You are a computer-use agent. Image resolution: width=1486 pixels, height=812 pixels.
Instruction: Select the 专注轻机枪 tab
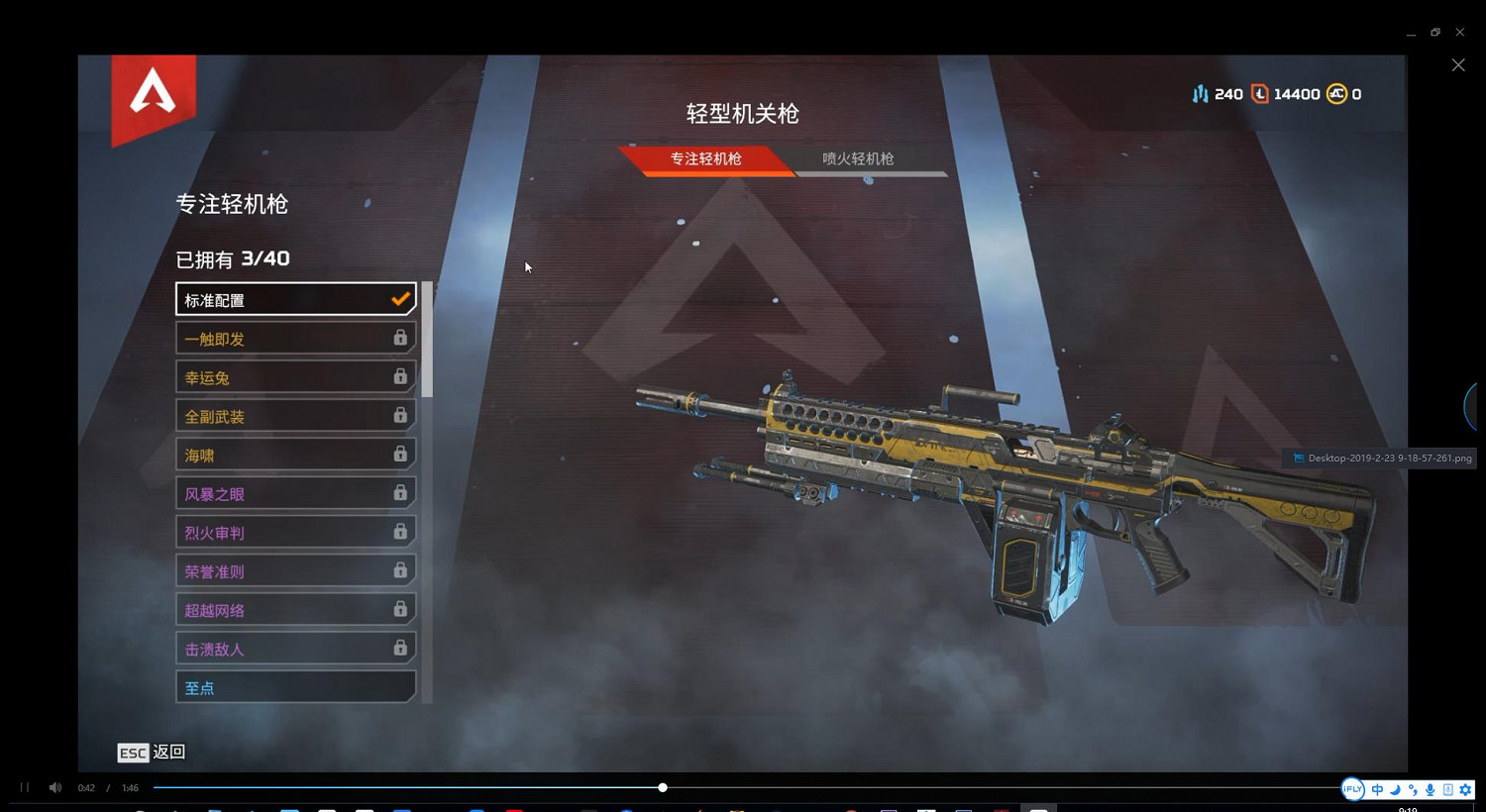click(704, 159)
